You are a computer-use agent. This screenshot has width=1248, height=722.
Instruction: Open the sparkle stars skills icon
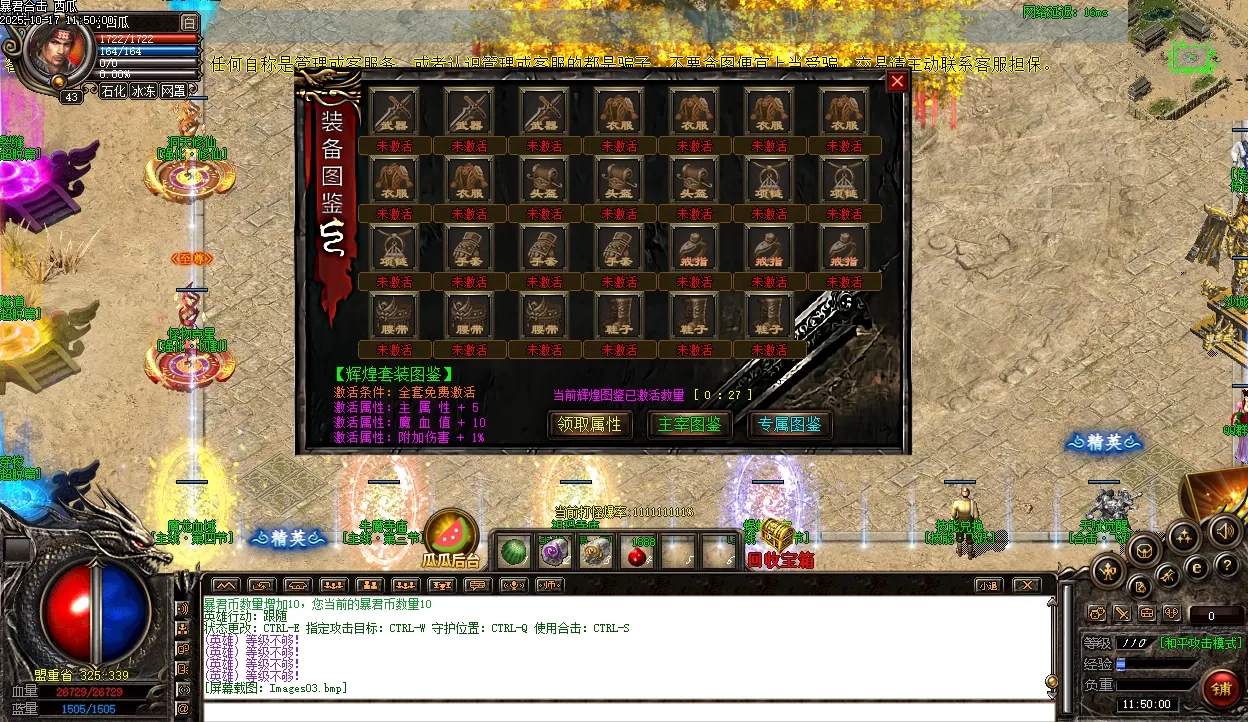coord(1184,537)
